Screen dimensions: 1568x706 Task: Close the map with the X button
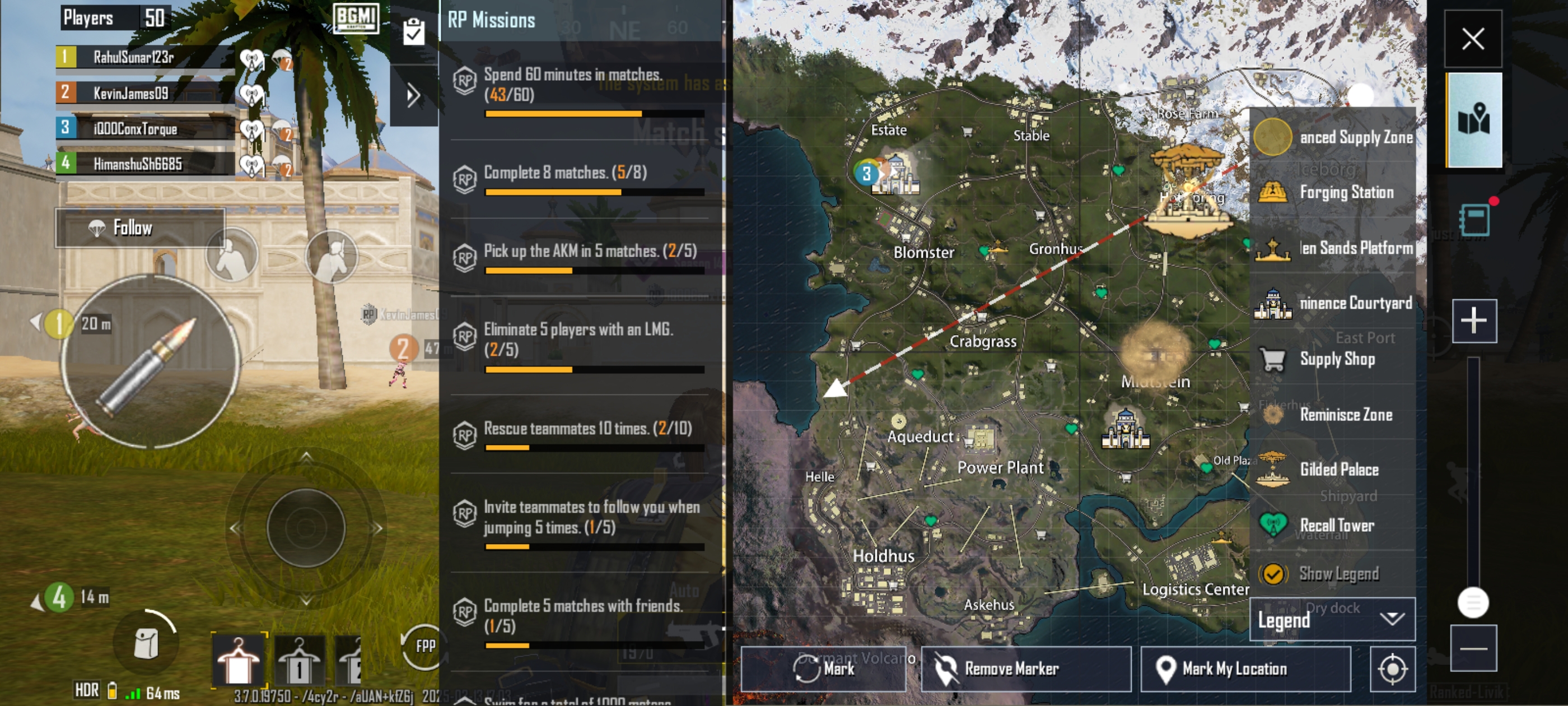pos(1472,39)
